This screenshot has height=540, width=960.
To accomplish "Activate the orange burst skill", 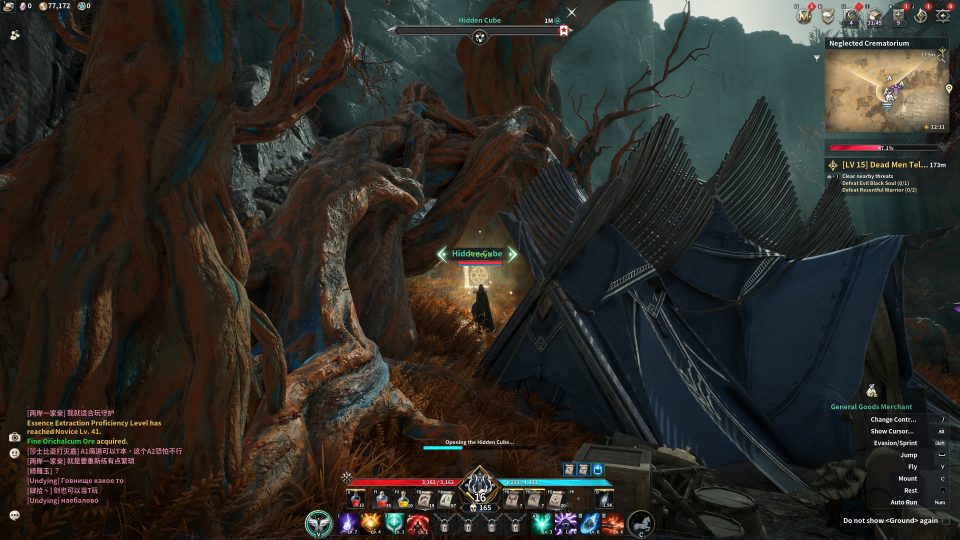I will (x=371, y=522).
